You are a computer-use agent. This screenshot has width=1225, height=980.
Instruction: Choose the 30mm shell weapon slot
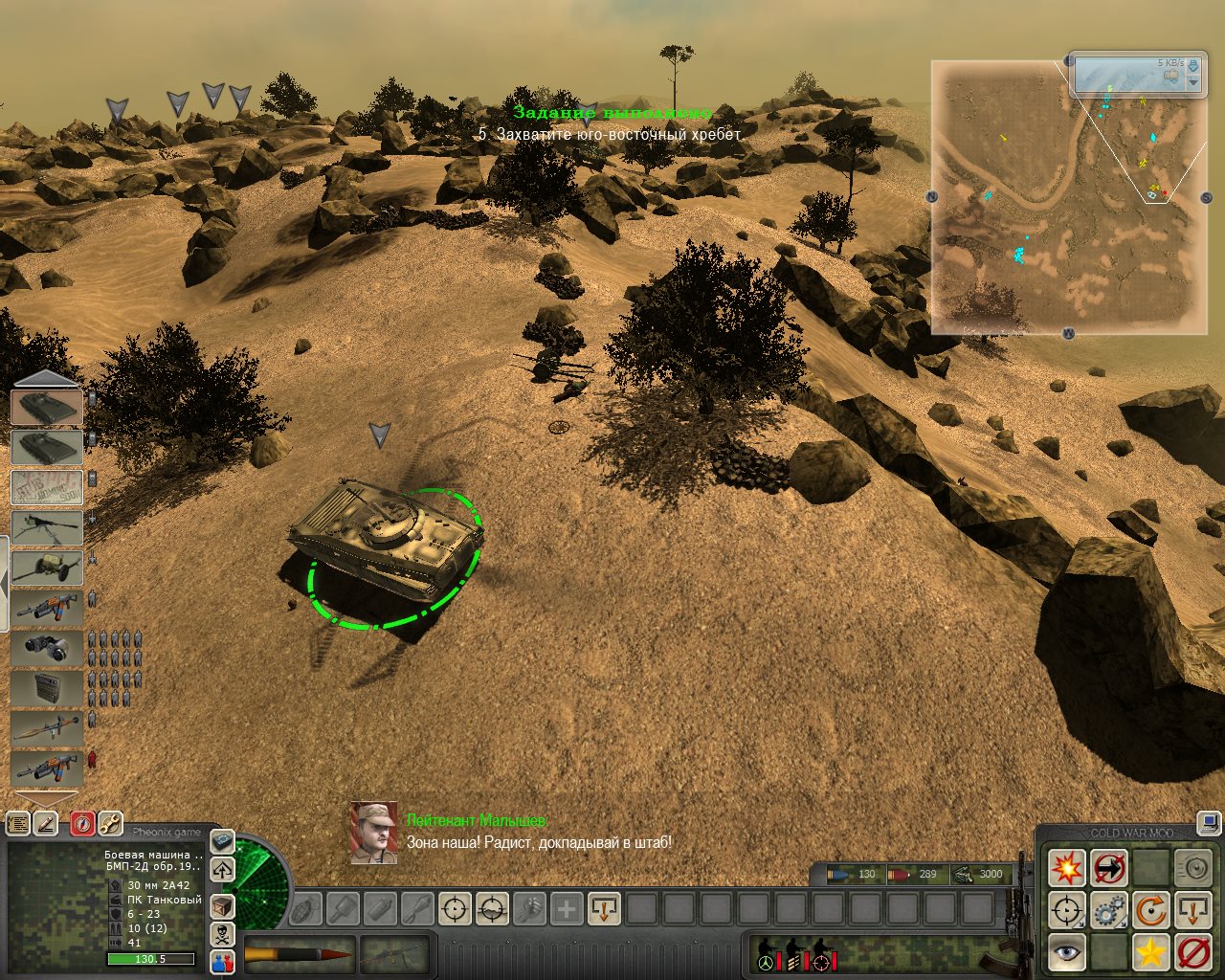[300, 953]
